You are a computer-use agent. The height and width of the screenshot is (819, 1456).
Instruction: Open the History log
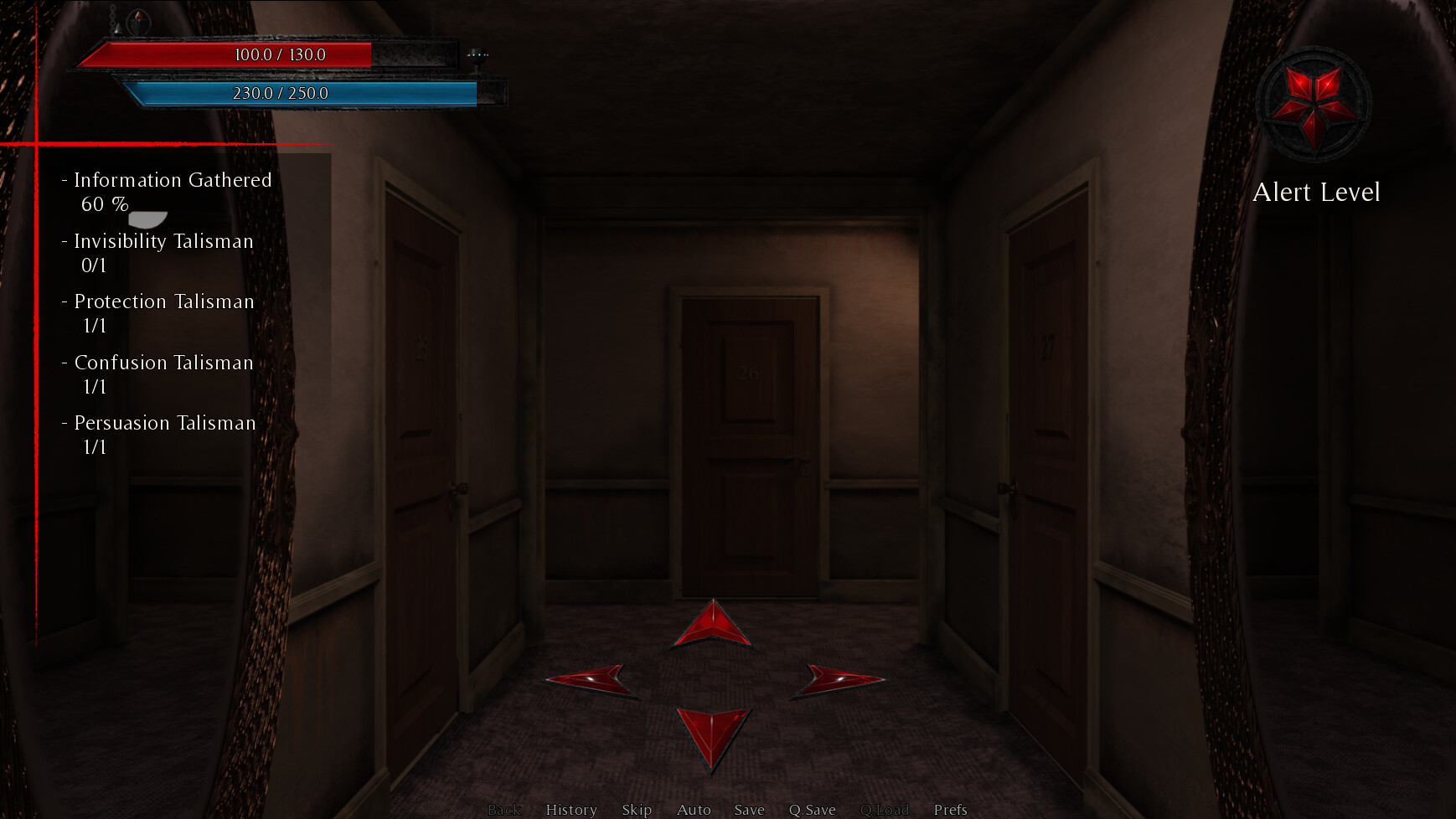571,809
